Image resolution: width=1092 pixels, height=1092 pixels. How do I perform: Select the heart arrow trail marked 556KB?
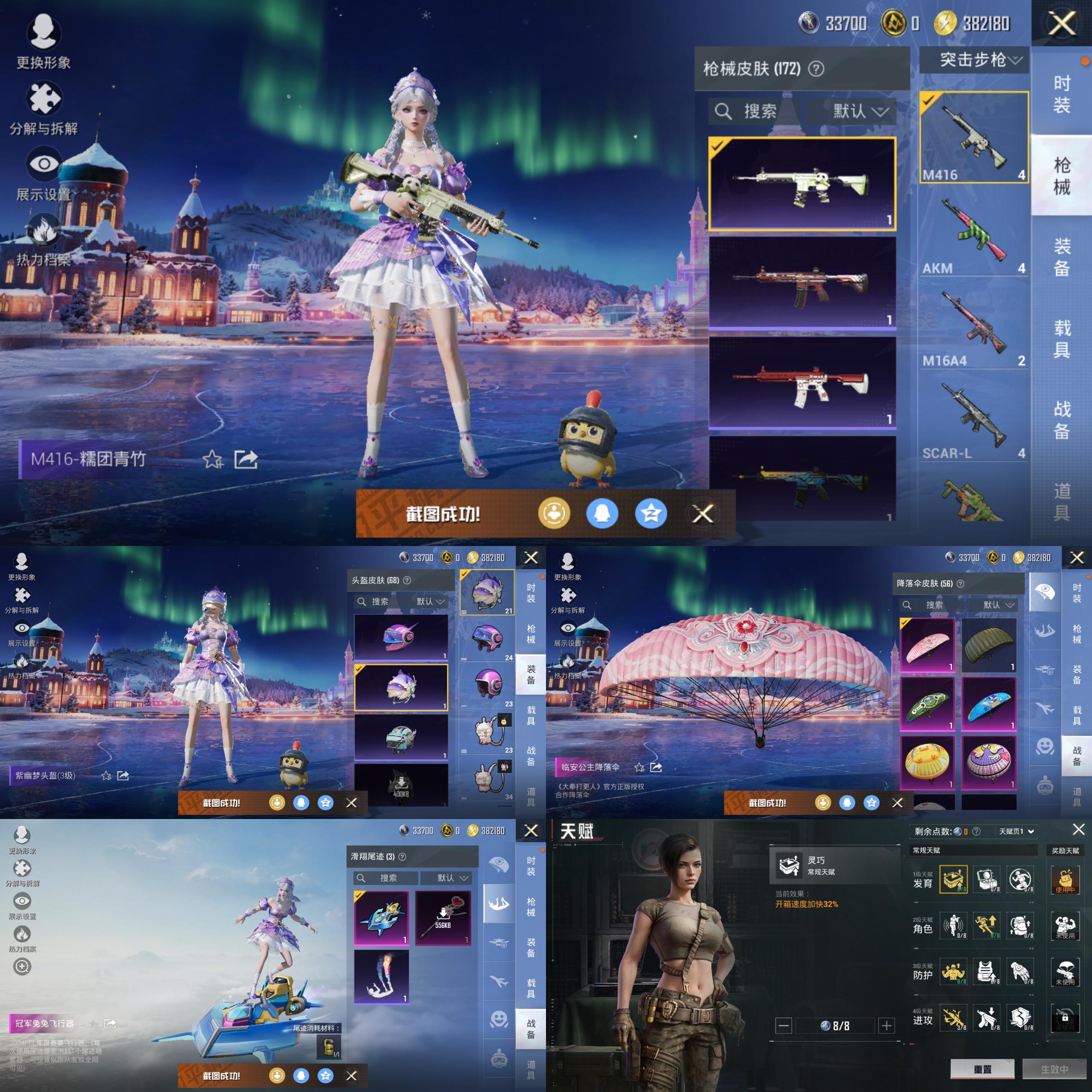443,918
